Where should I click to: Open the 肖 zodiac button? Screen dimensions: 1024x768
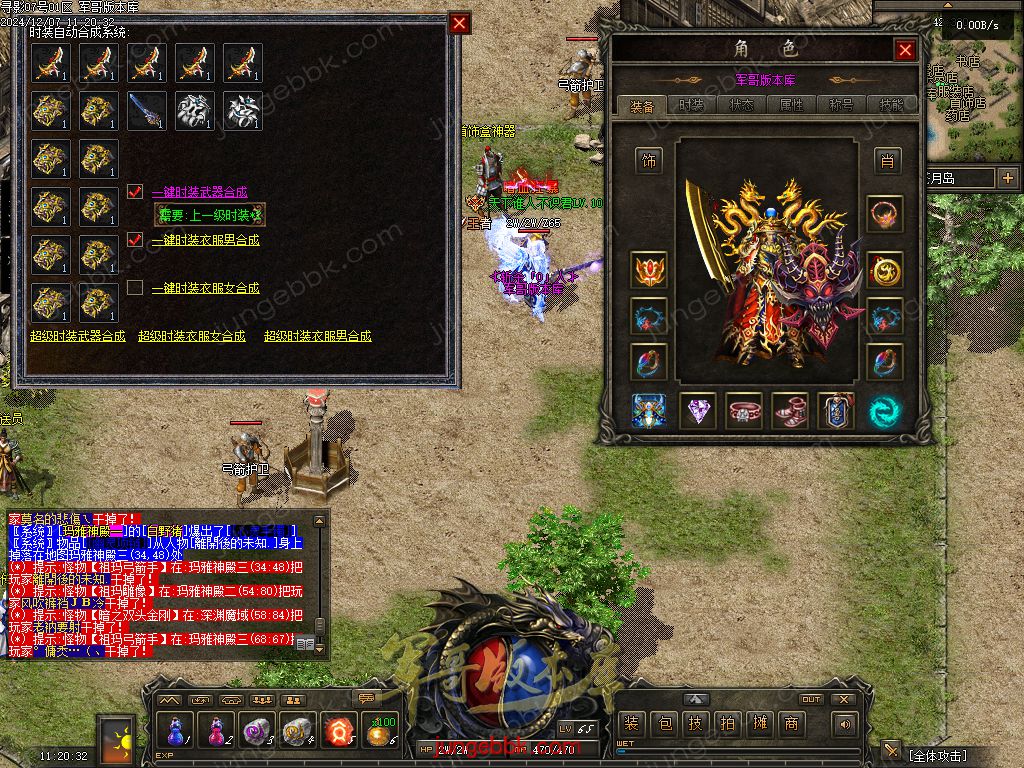point(885,160)
